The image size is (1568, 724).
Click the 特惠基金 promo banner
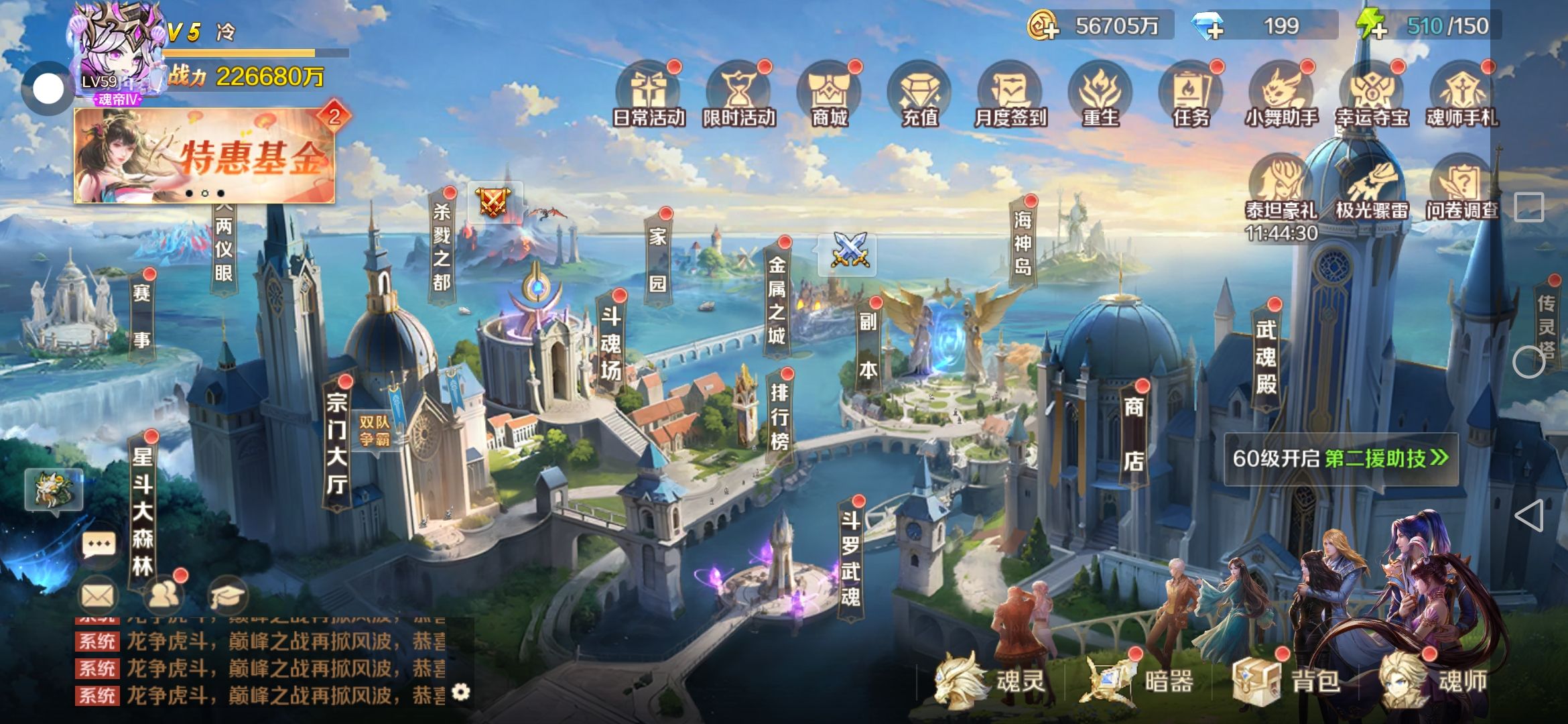tap(204, 156)
